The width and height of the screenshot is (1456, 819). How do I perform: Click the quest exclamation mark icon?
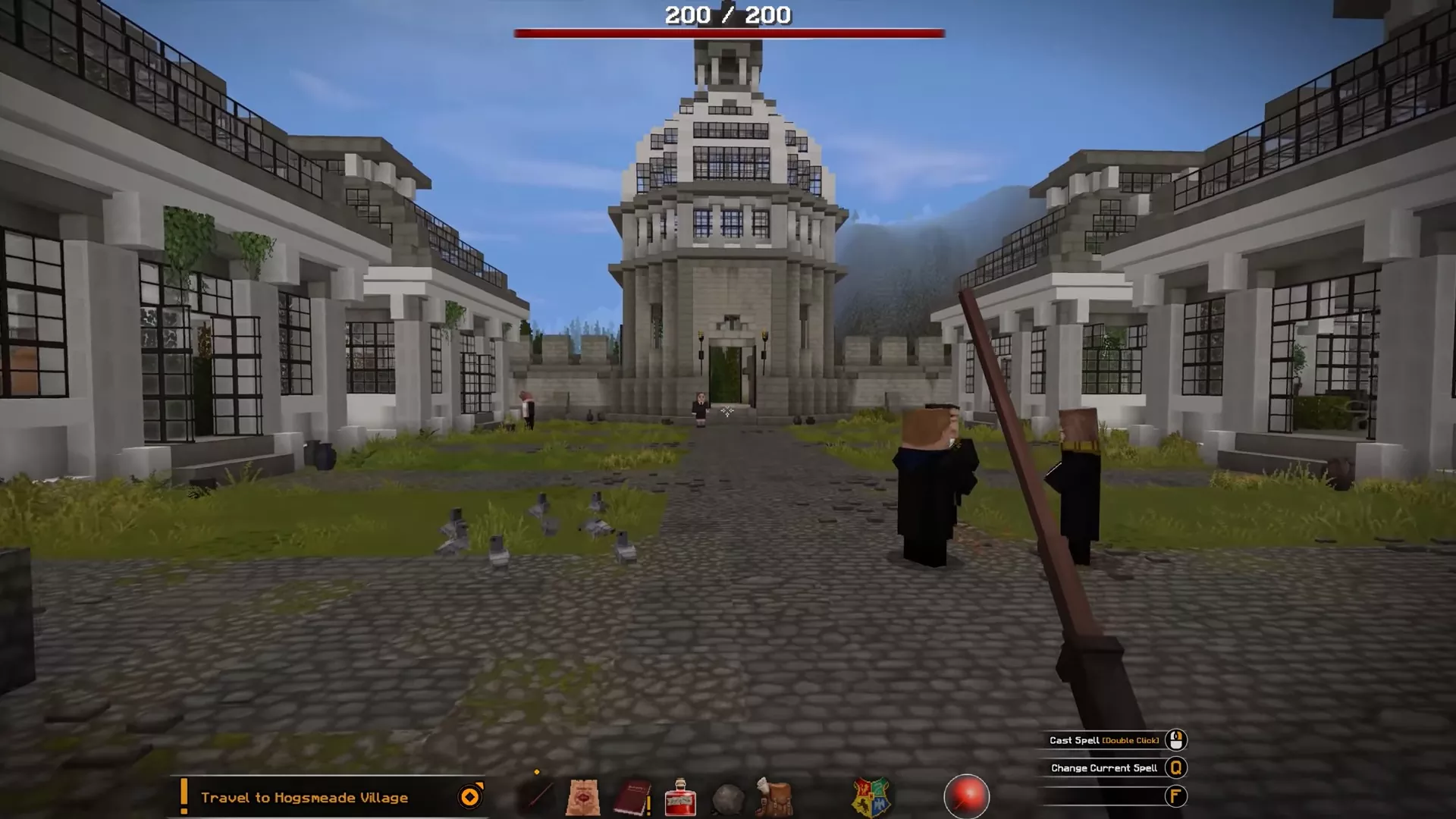(x=186, y=797)
